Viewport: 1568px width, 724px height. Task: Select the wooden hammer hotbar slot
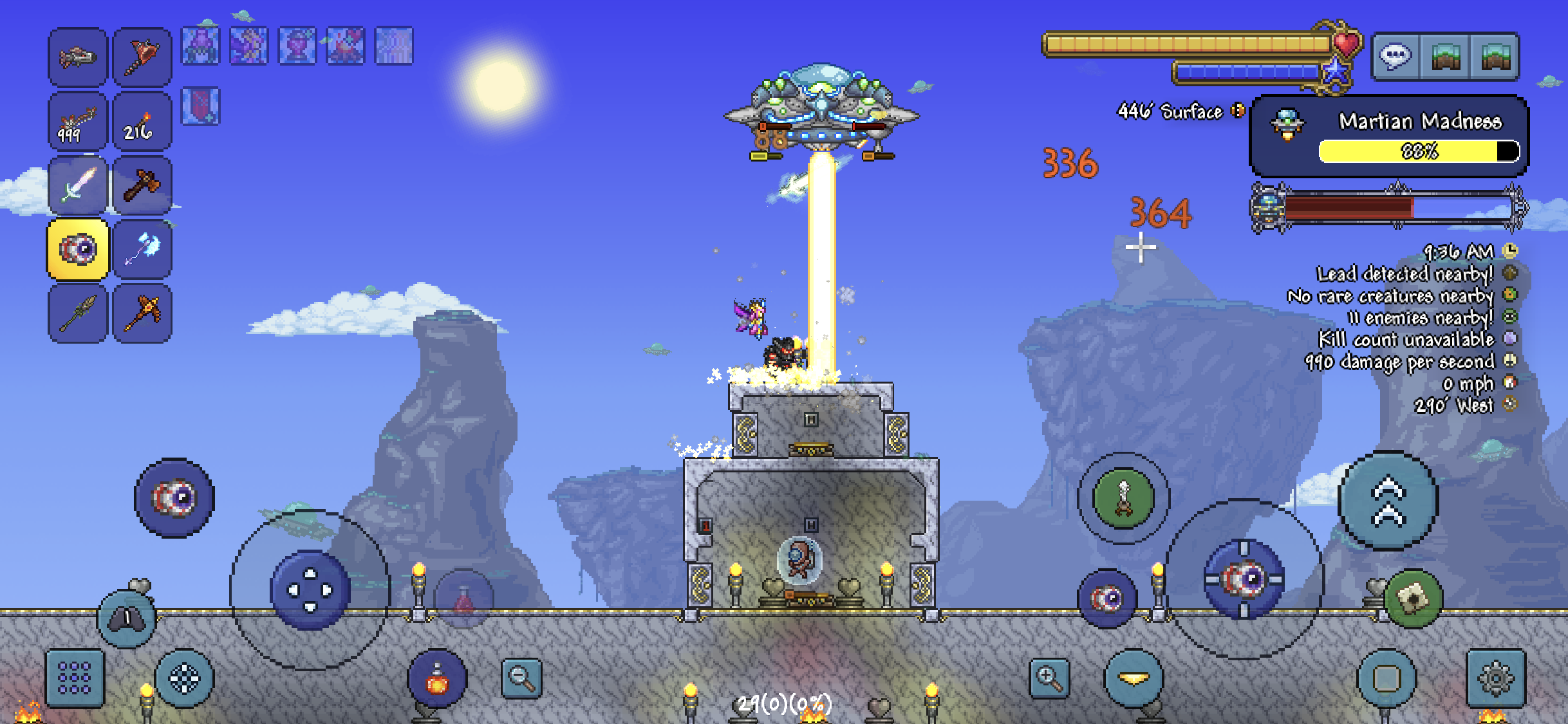pos(142,185)
